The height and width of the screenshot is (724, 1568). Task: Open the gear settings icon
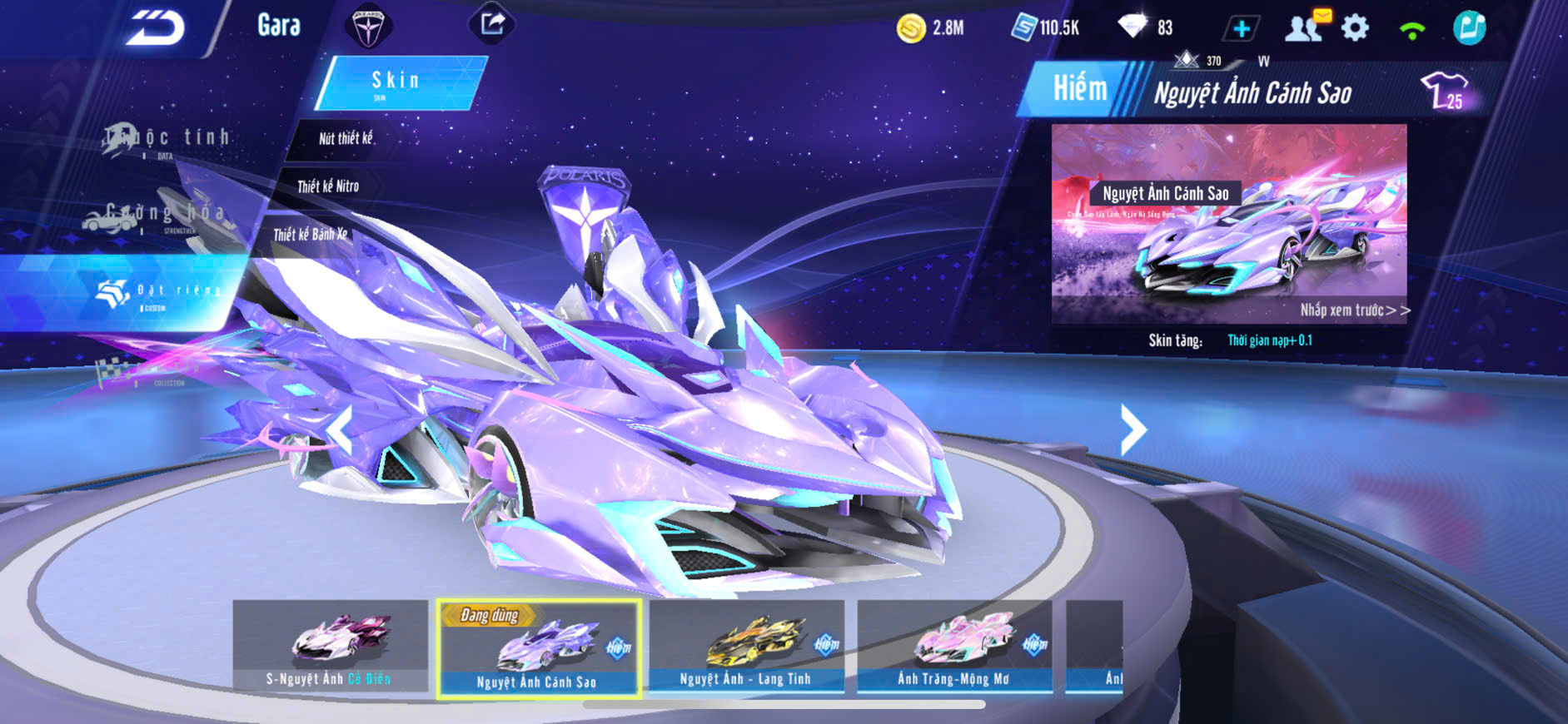1355,28
